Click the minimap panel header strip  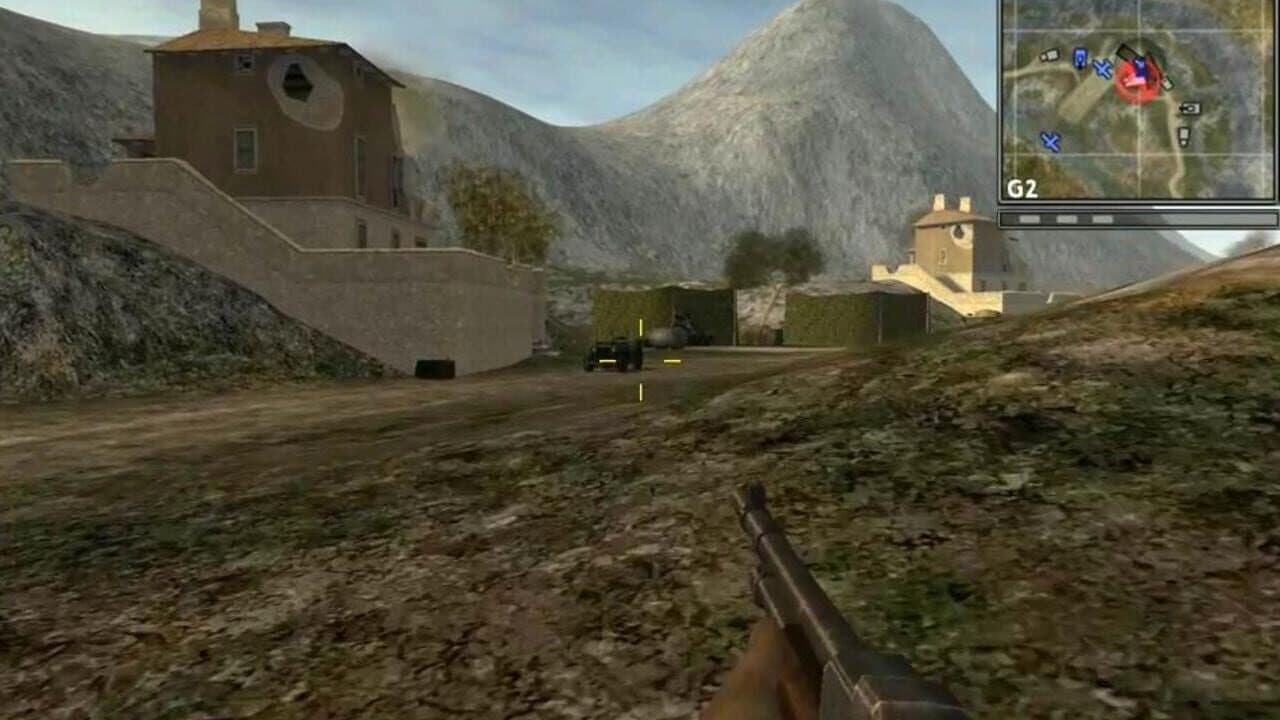(x=1140, y=3)
